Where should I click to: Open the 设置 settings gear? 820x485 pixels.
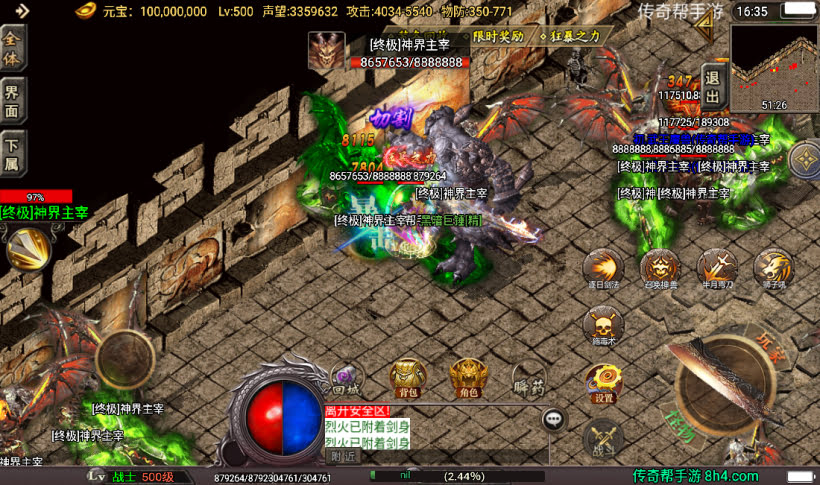pos(603,380)
